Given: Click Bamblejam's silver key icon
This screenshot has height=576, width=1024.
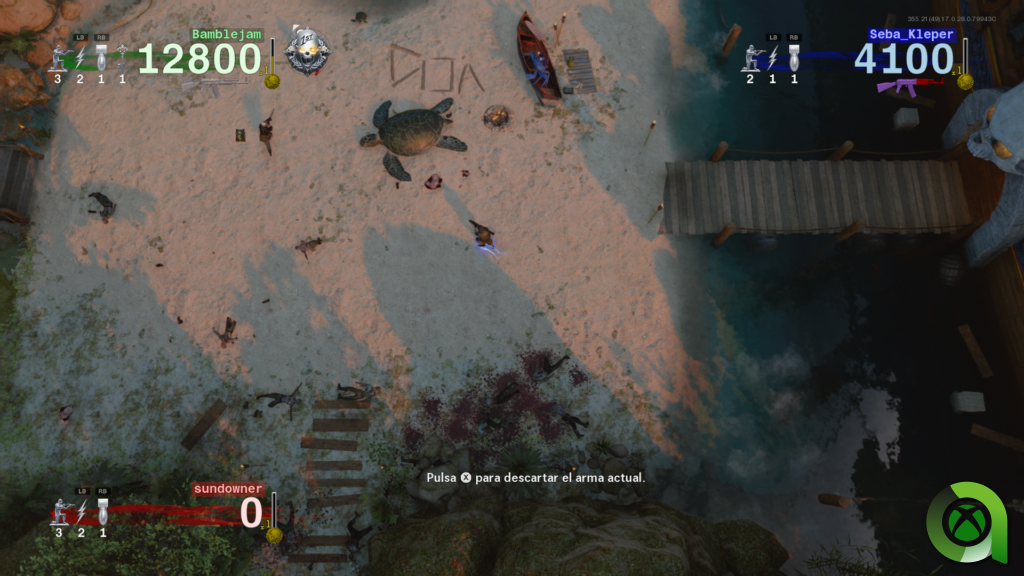Looking at the screenshot, I should [x=122, y=55].
